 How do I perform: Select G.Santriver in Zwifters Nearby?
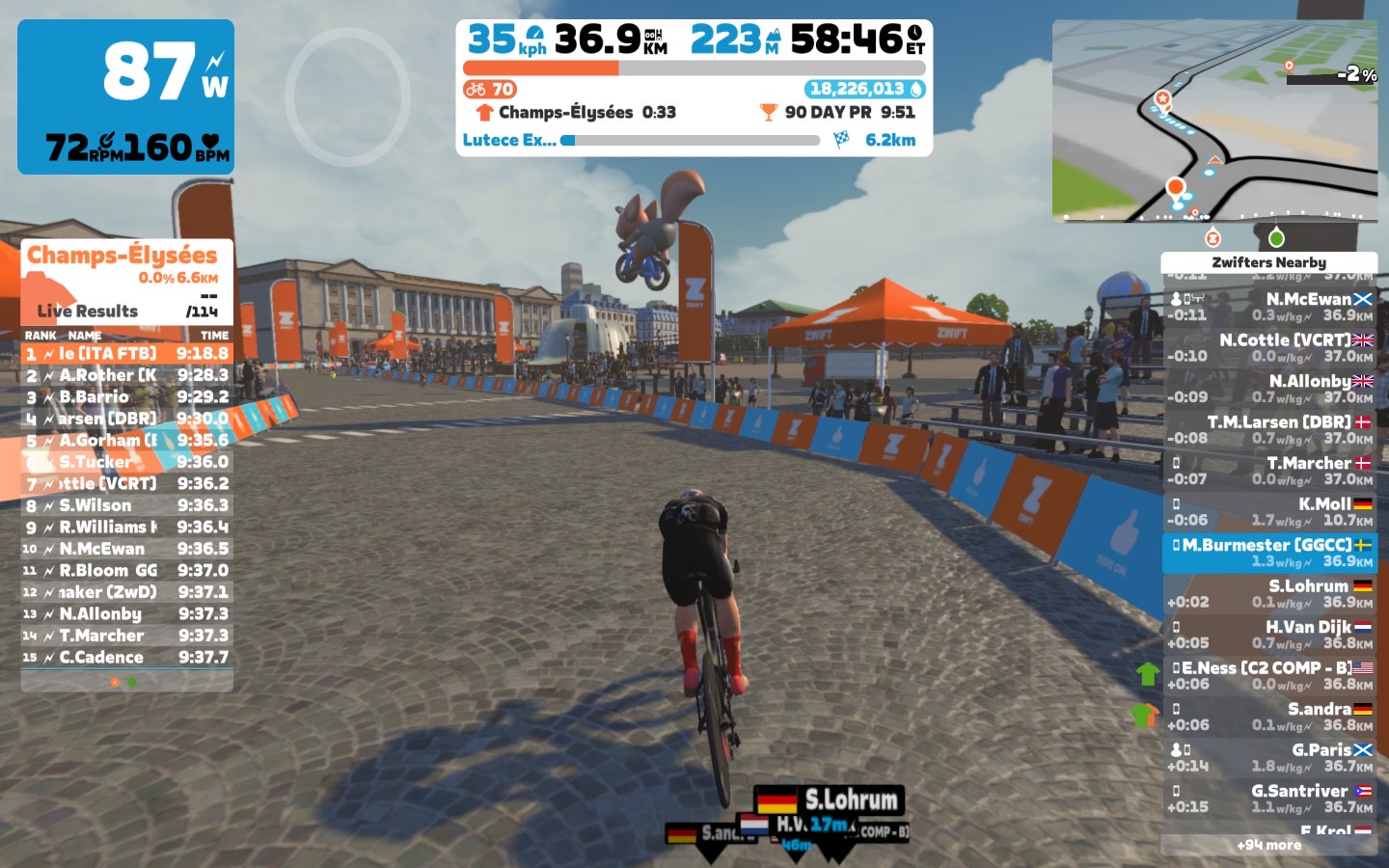1269,799
